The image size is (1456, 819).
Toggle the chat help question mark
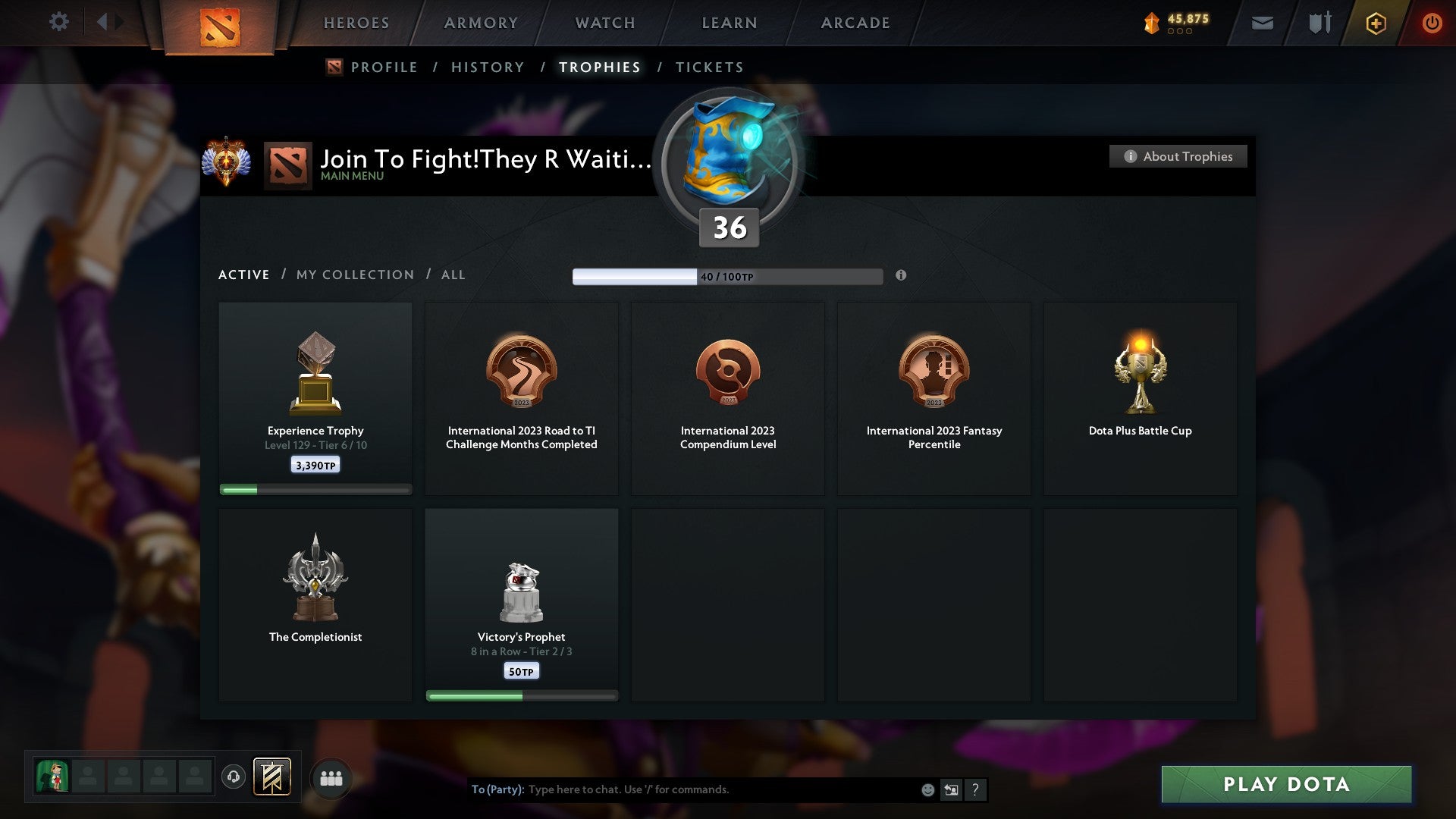[976, 789]
